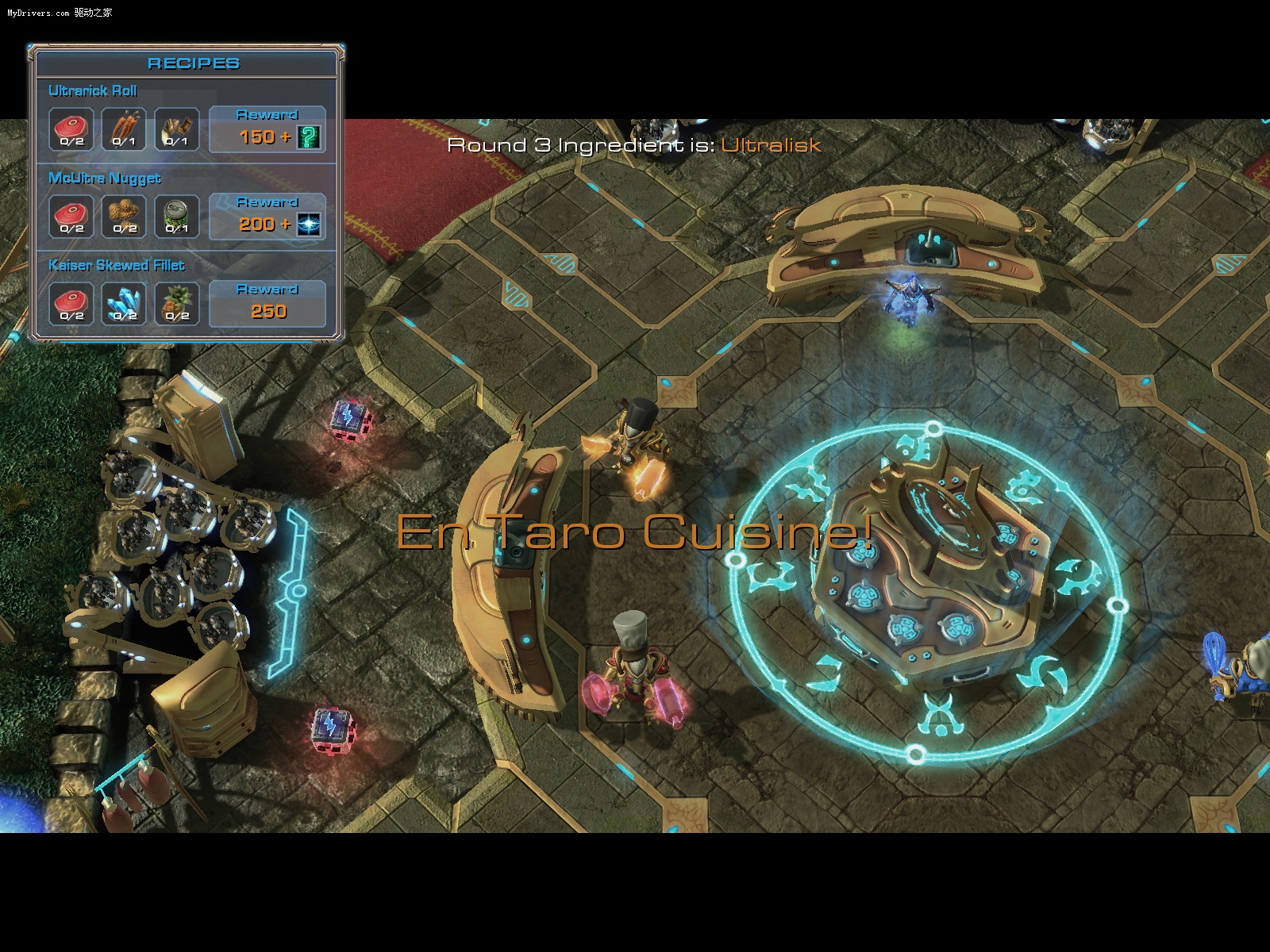Image resolution: width=1270 pixels, height=952 pixels.
Task: Click the blue starburst reward icon
Action: pos(309,225)
